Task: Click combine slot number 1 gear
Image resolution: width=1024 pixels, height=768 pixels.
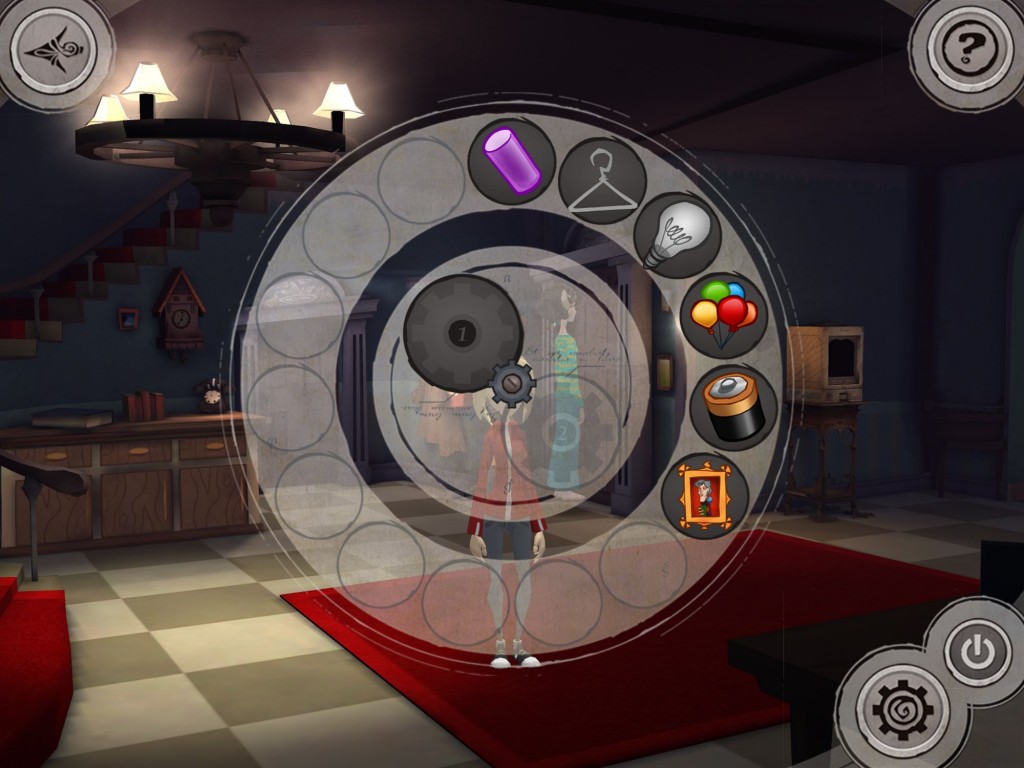Action: (461, 333)
